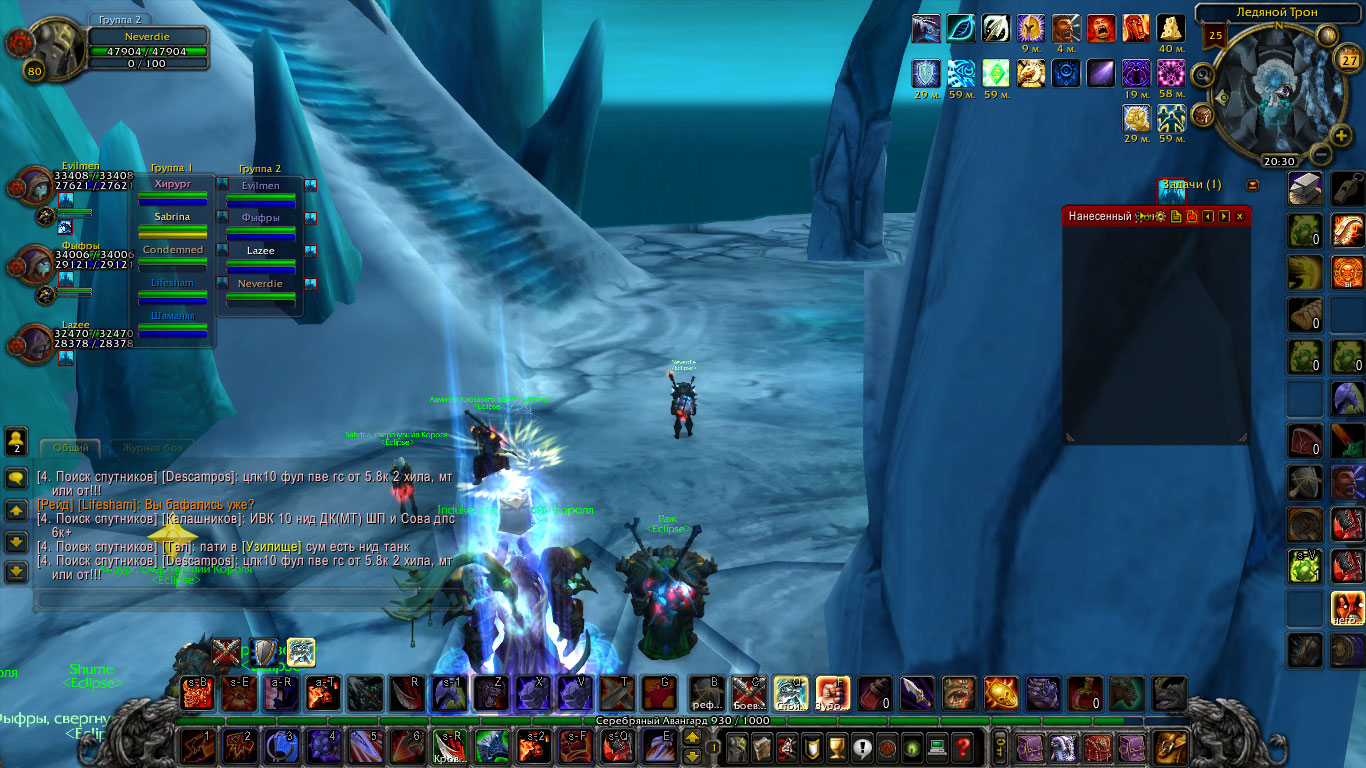Close the damage meter window
Image resolution: width=1366 pixels, height=768 pixels.
(x=1240, y=216)
